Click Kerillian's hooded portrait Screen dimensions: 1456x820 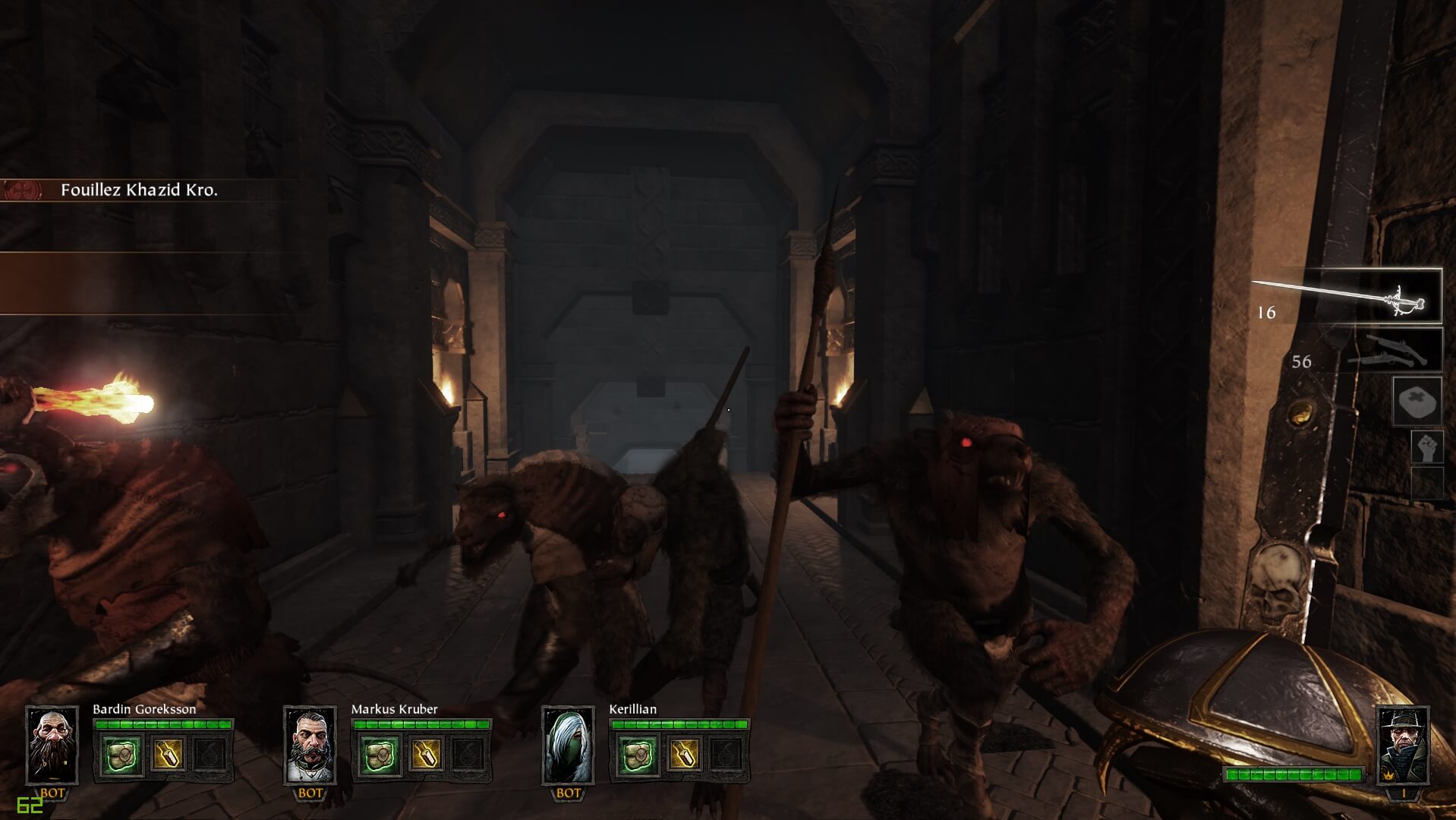pos(568,745)
